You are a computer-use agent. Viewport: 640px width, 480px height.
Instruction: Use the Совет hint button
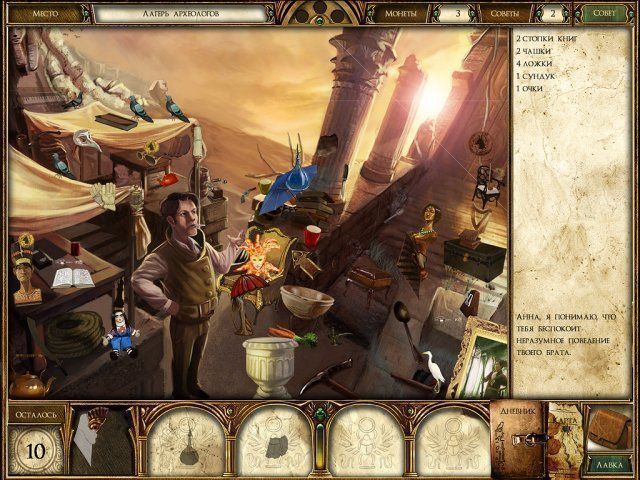pyautogui.click(x=602, y=14)
